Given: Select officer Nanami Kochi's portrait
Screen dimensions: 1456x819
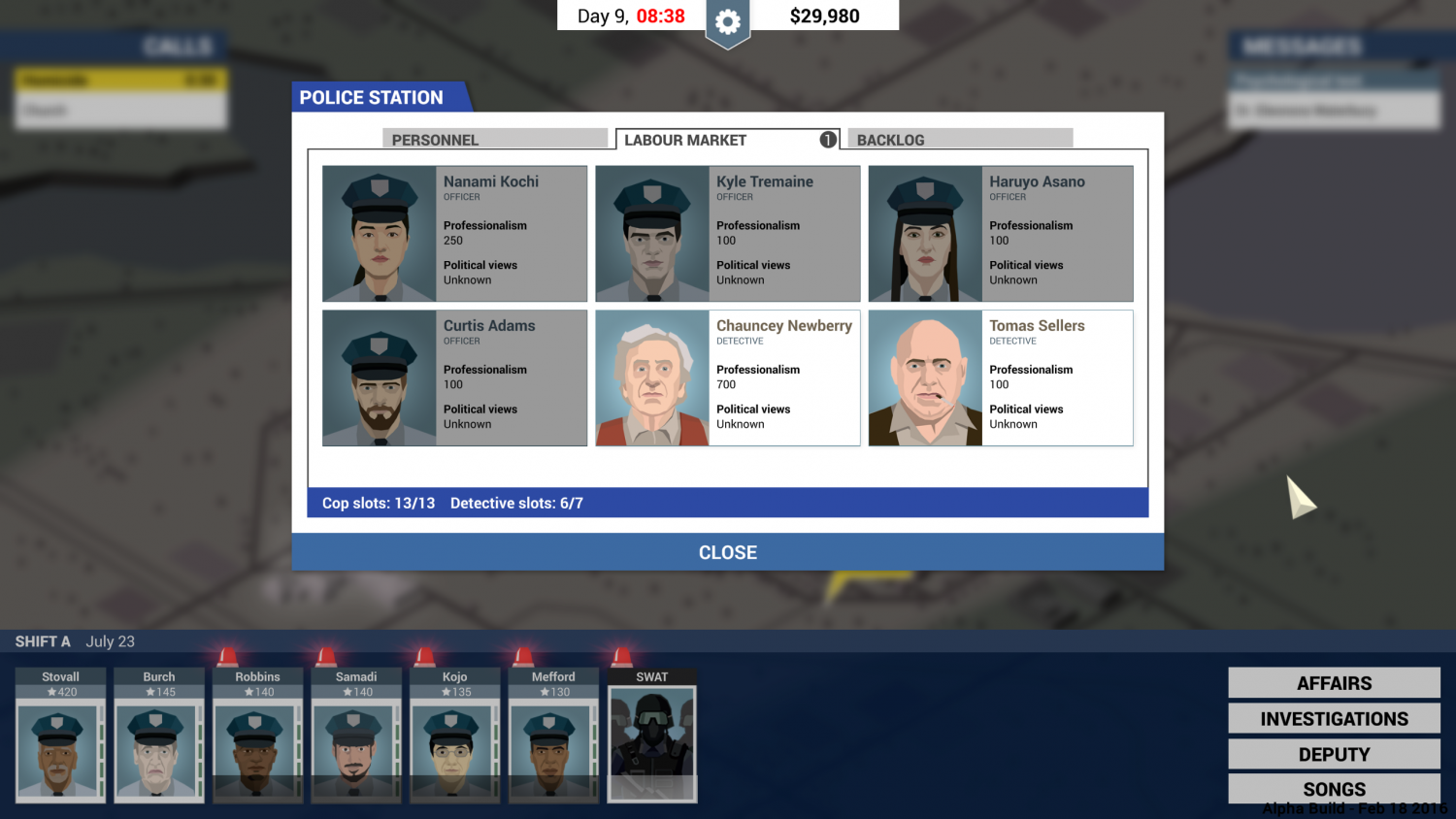Looking at the screenshot, I should click(378, 233).
